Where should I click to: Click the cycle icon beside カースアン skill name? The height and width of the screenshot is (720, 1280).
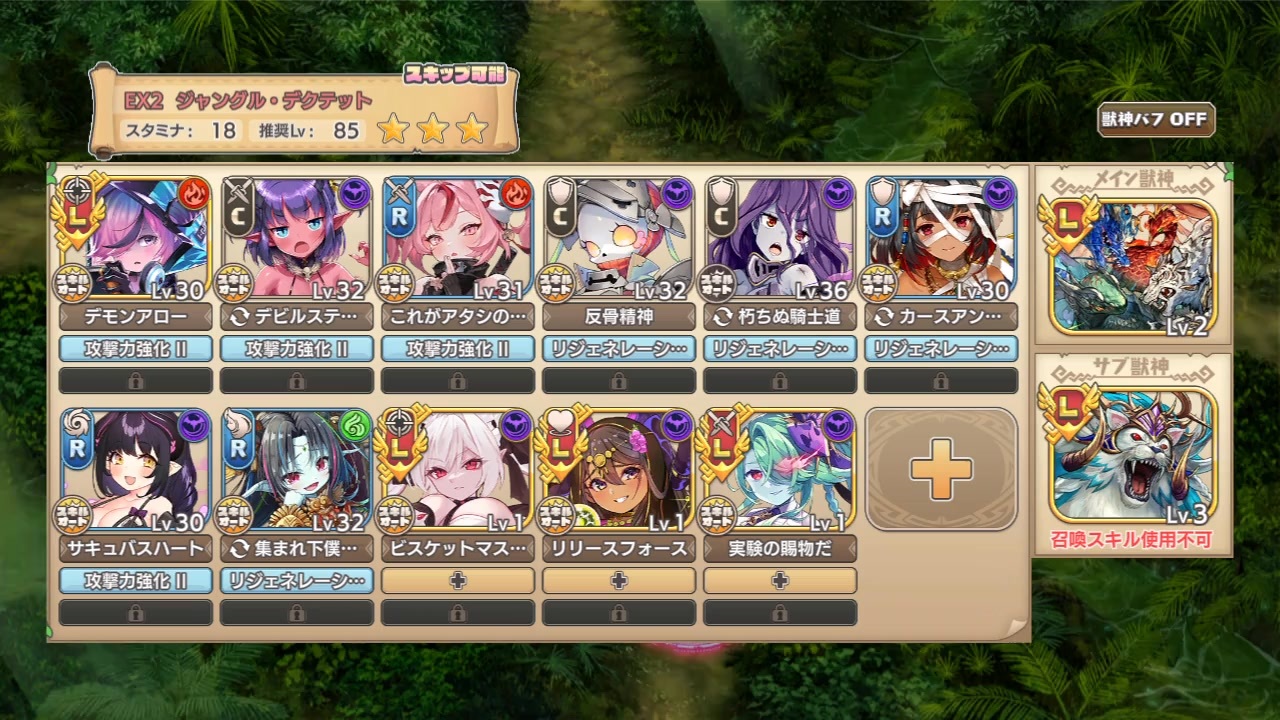coord(884,316)
